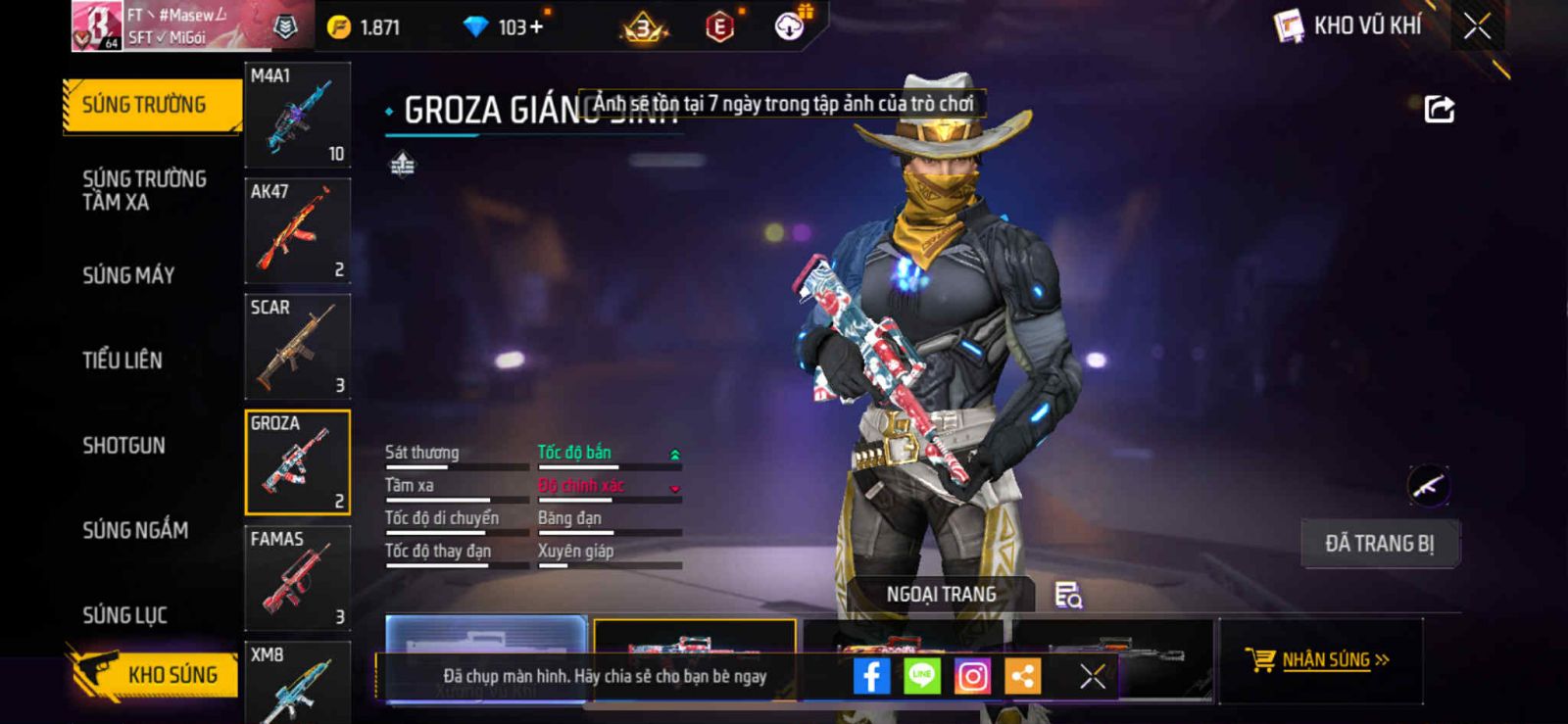Open the SÚNG TRƯỜNG TẦM XA category
Image resolution: width=1568 pixels, height=724 pixels.
click(144, 190)
